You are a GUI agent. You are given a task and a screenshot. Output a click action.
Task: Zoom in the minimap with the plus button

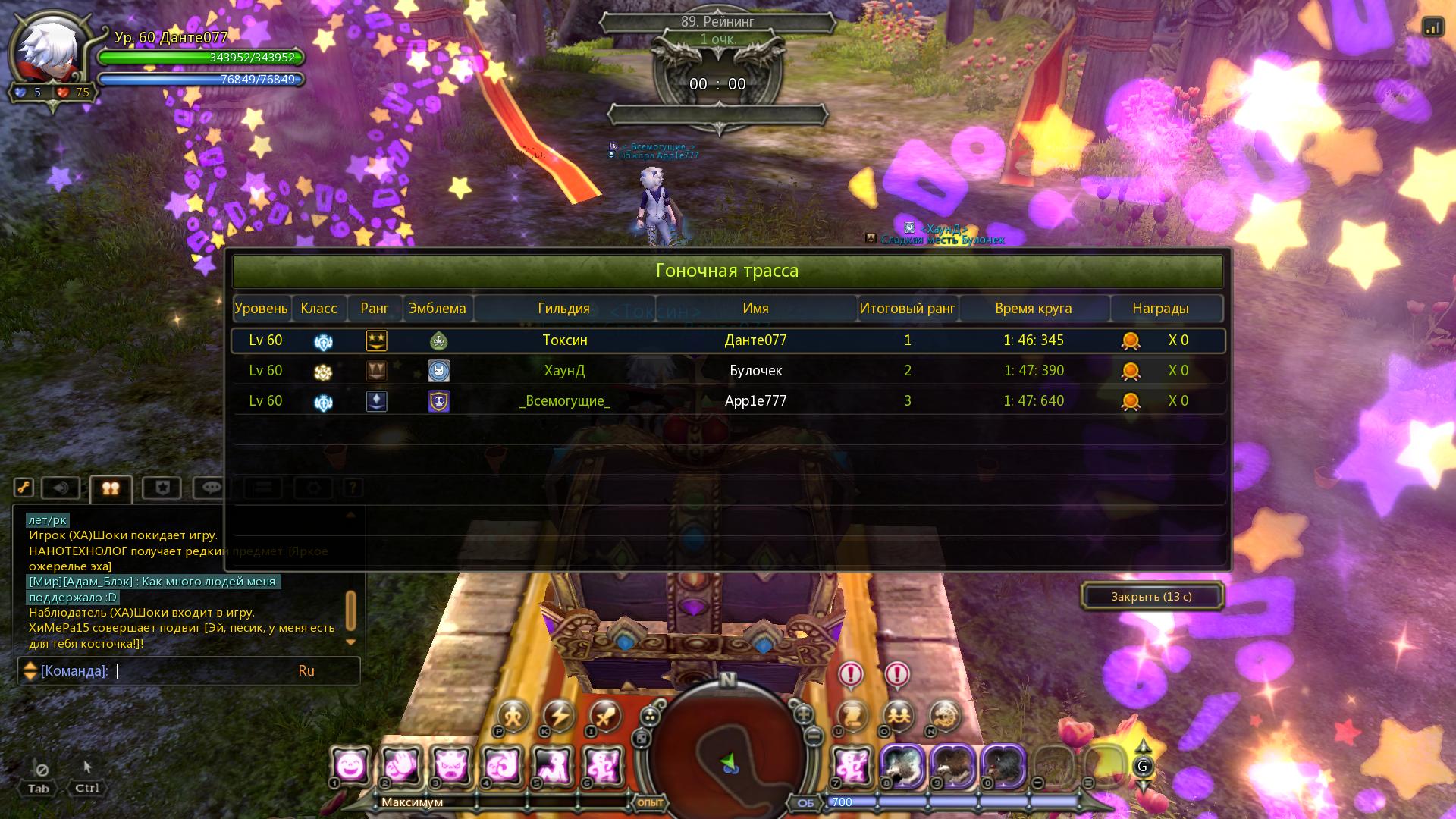[x=803, y=714]
